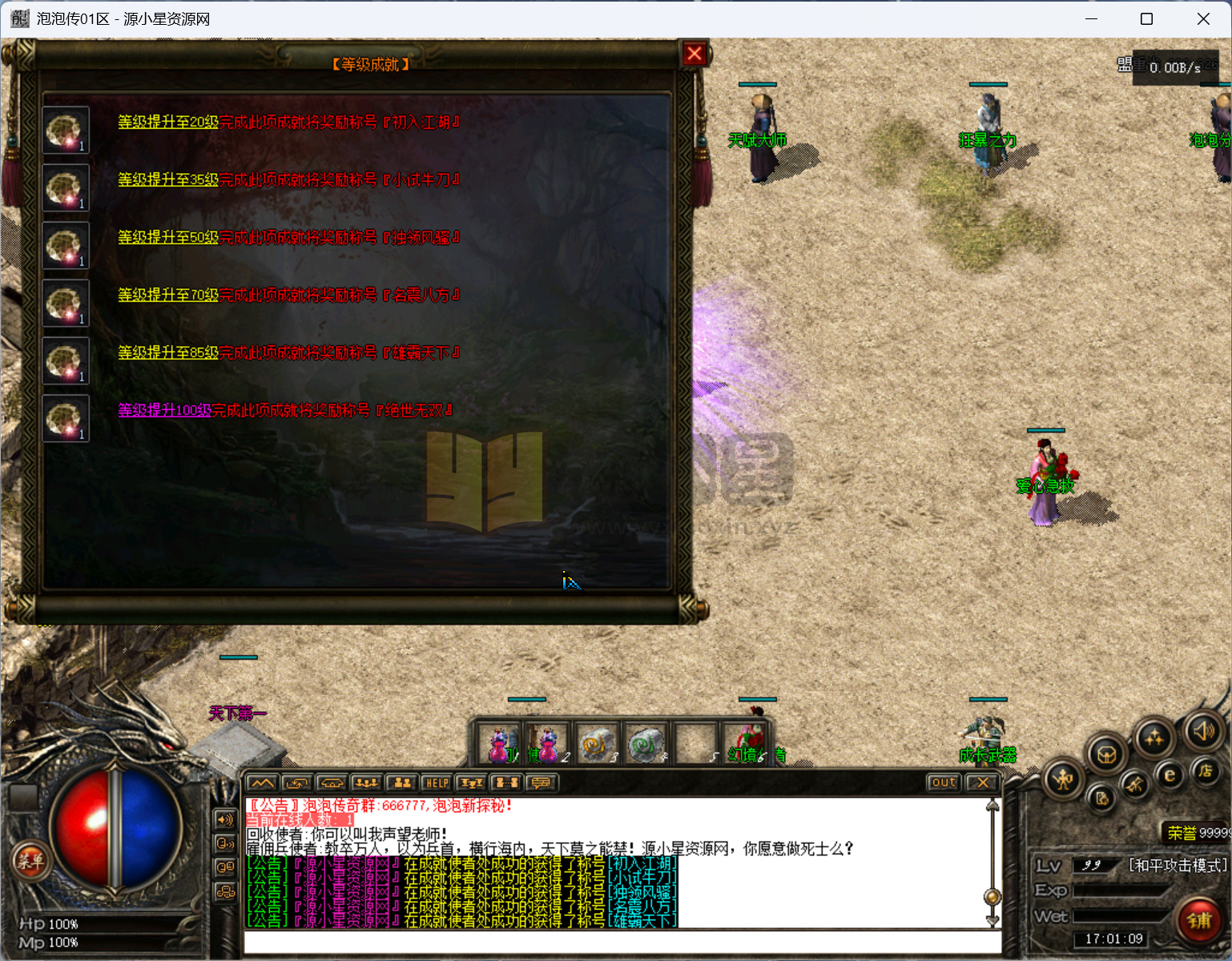This screenshot has height=961, width=1232.
Task: Click the out button on chat bar
Action: [x=944, y=783]
